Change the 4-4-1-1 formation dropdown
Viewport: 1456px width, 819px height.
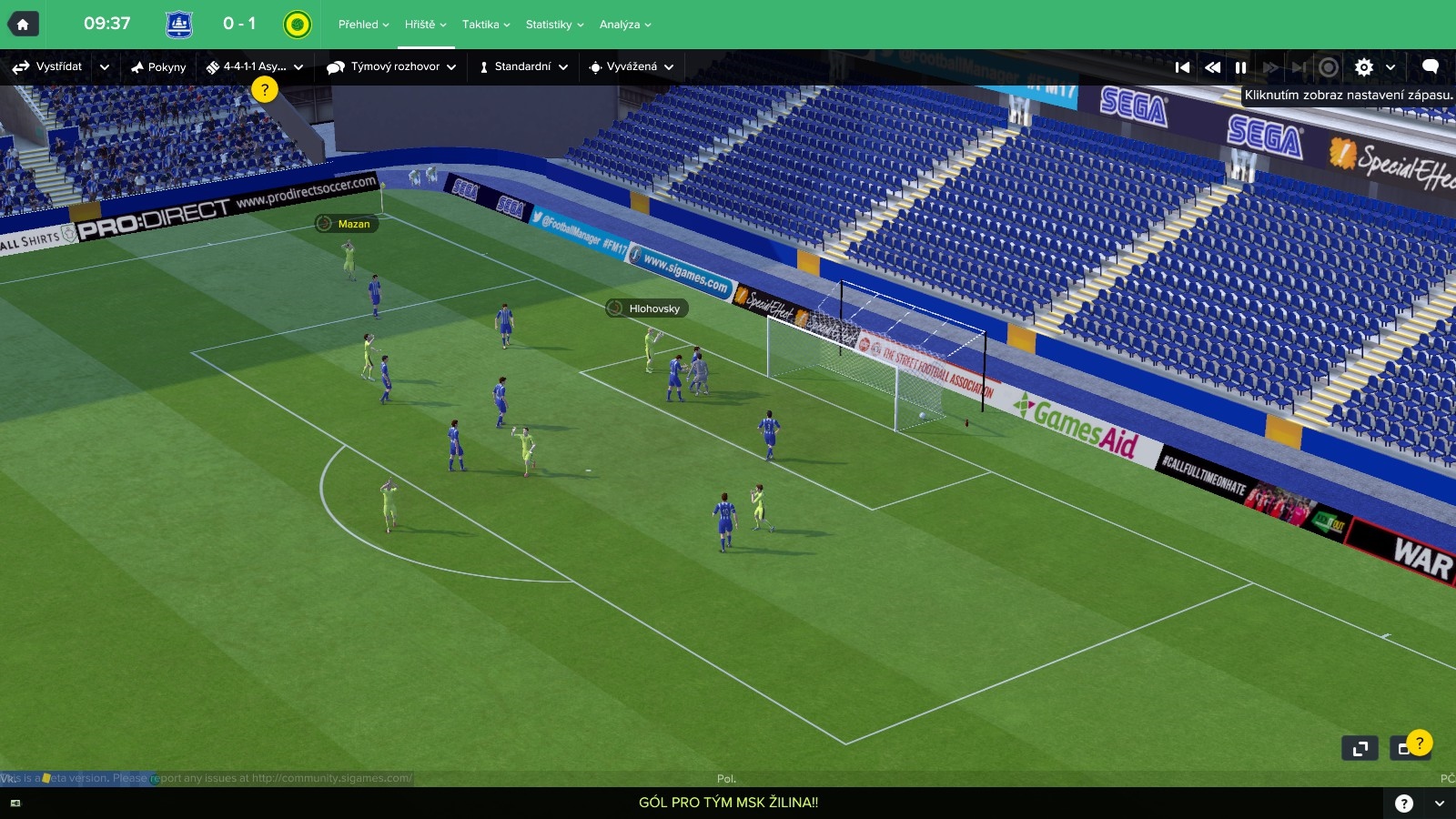click(x=254, y=66)
